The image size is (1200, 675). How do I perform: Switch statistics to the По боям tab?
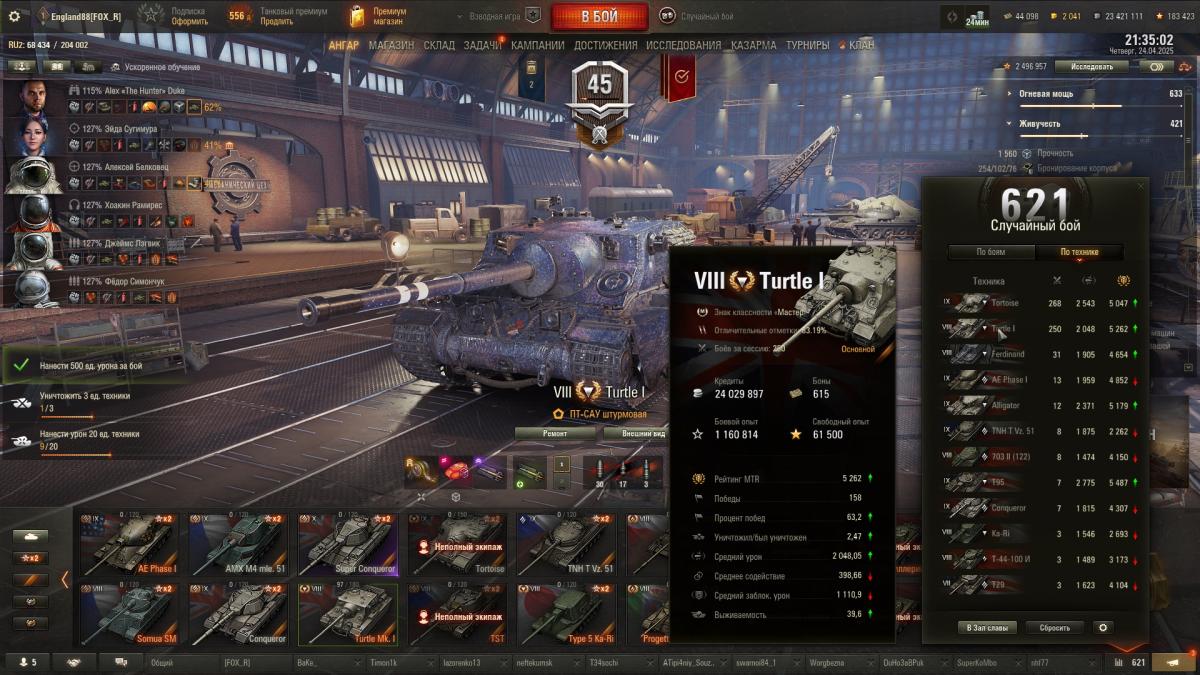coord(991,252)
